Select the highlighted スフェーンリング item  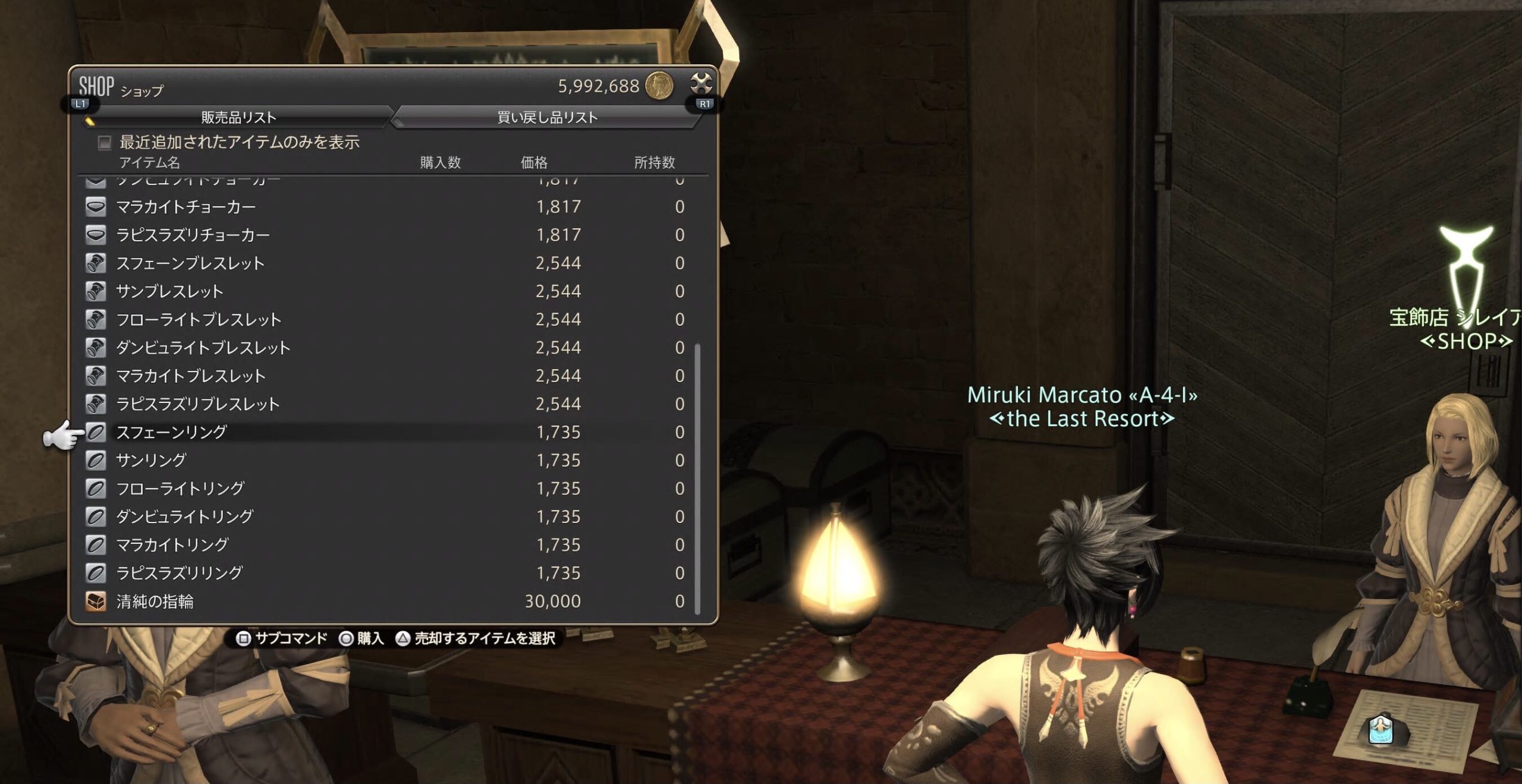coord(171,432)
